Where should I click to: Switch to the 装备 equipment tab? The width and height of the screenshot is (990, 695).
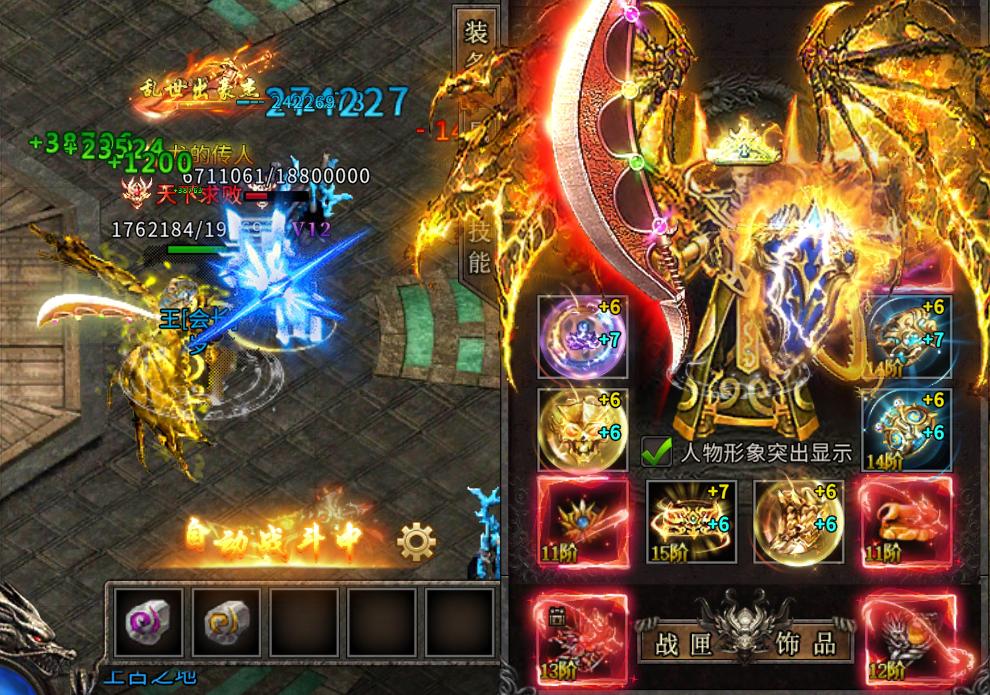click(475, 48)
